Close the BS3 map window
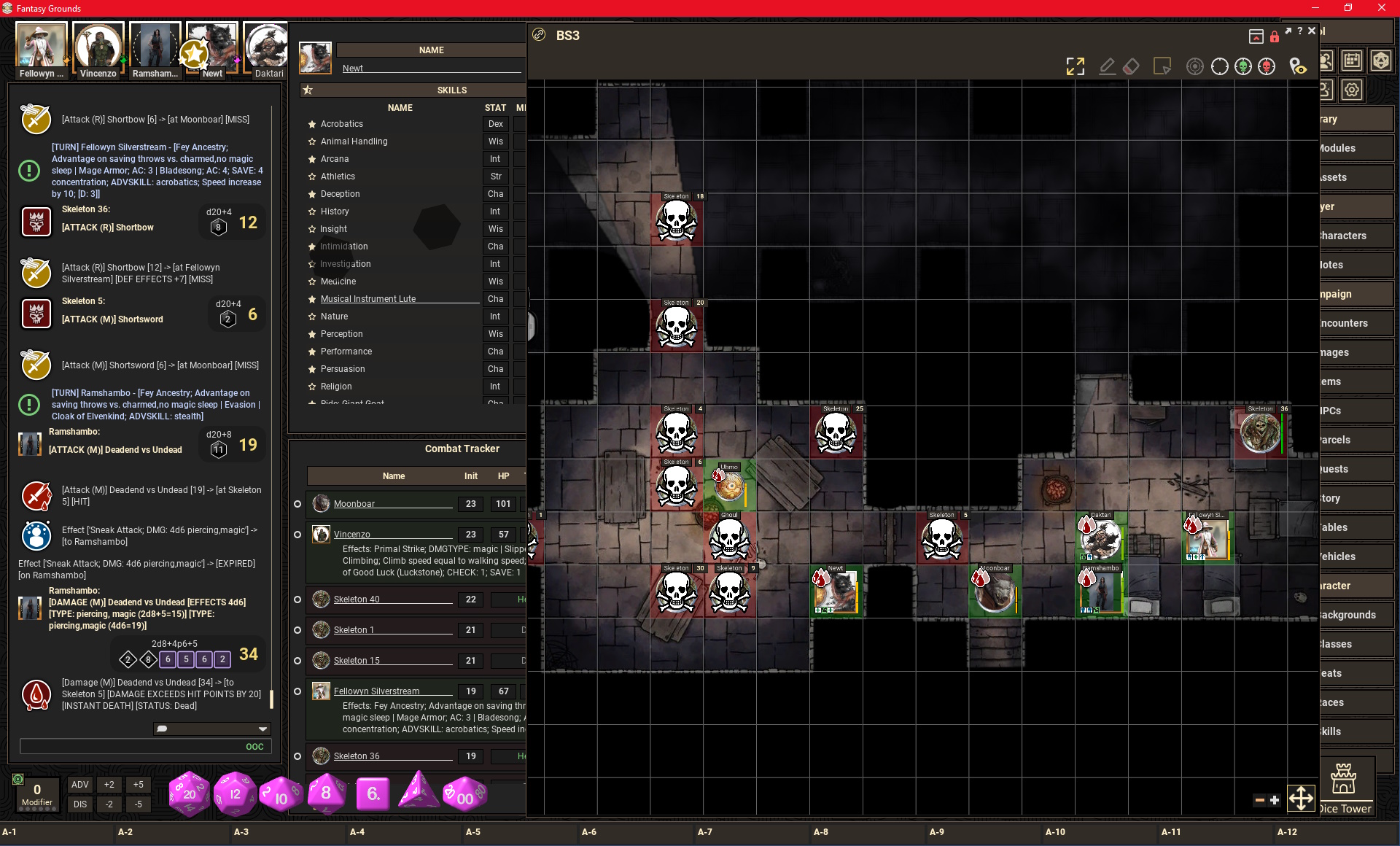1400x846 pixels. click(x=1312, y=31)
